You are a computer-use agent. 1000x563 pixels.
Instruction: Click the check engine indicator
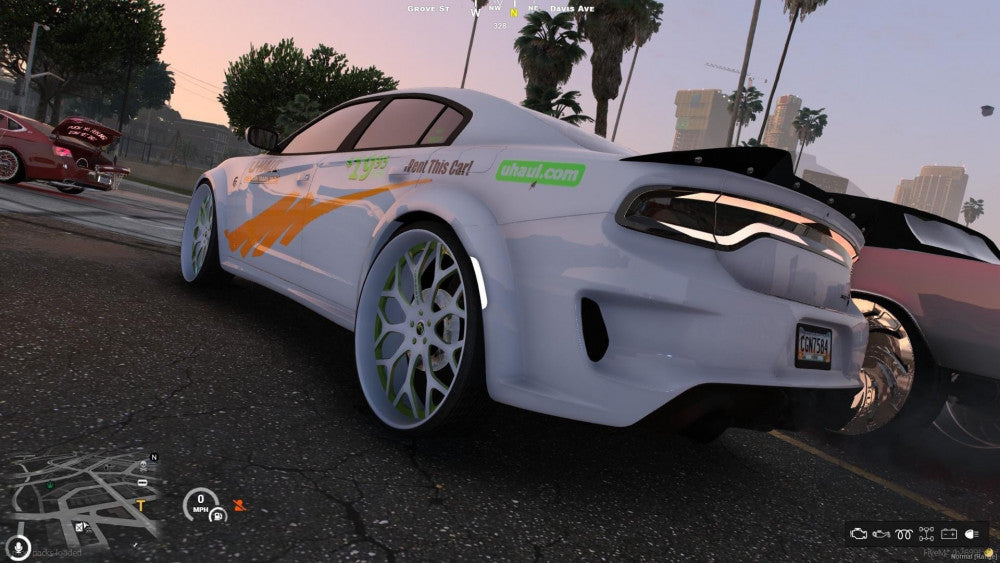[859, 534]
